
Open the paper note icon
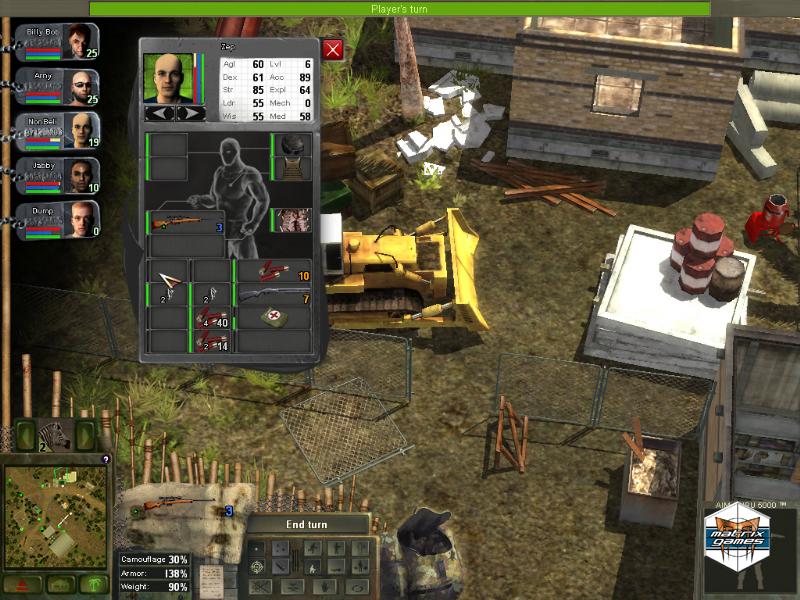(209, 579)
